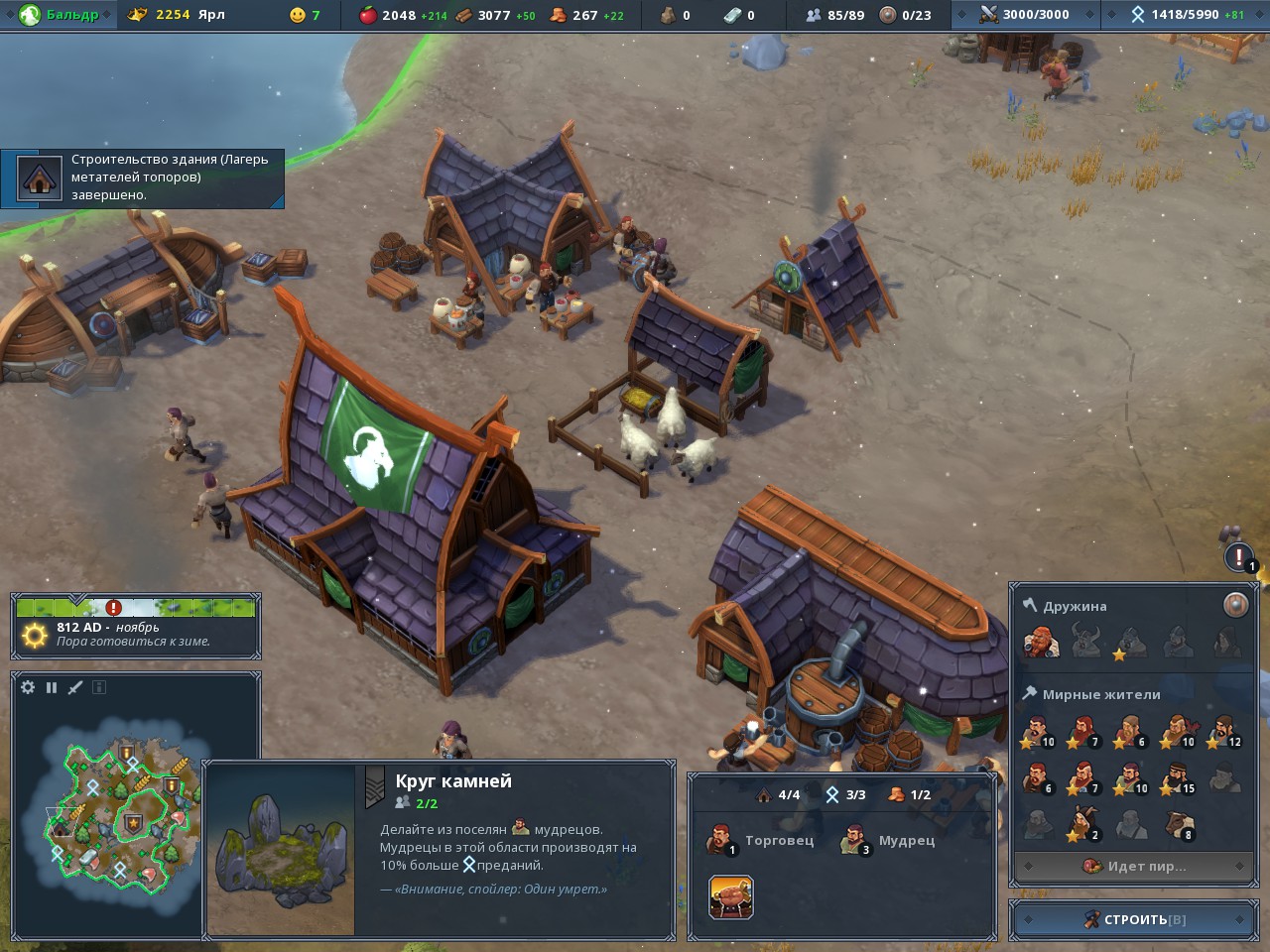Open settings via the gear icon

pos(28,687)
